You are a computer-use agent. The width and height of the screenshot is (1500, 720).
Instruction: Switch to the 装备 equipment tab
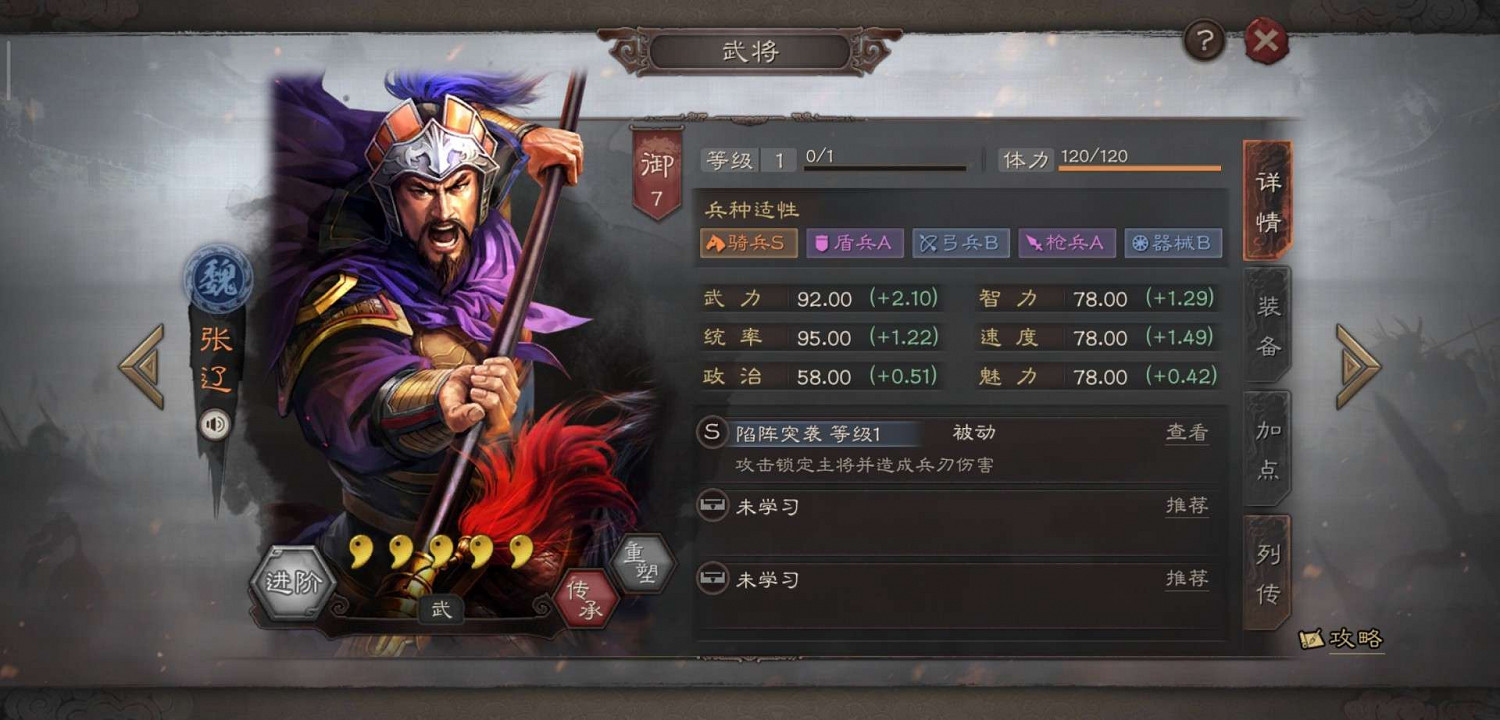[x=1266, y=322]
